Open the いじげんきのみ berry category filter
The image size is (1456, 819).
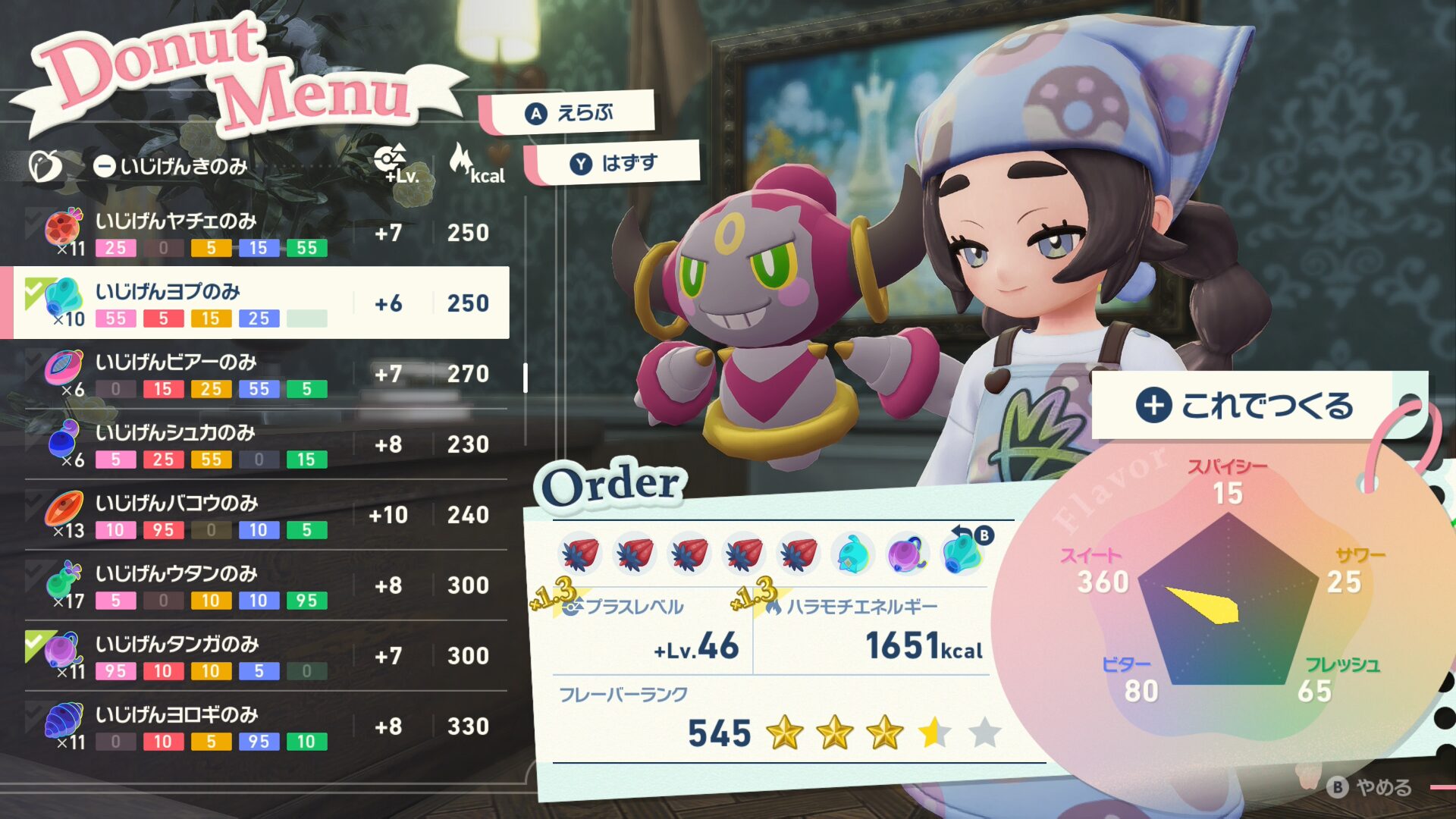[x=171, y=165]
